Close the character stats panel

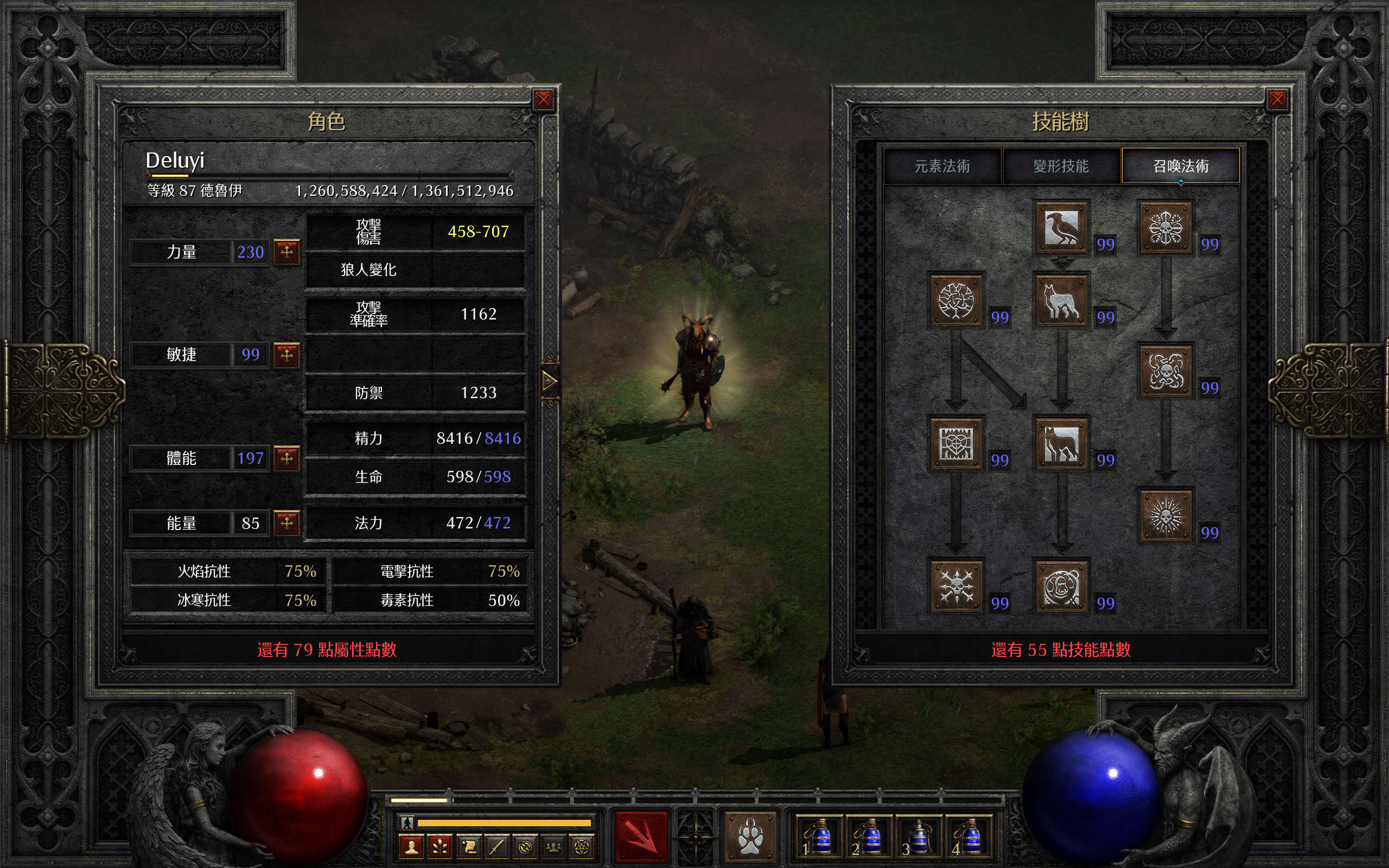point(543,100)
